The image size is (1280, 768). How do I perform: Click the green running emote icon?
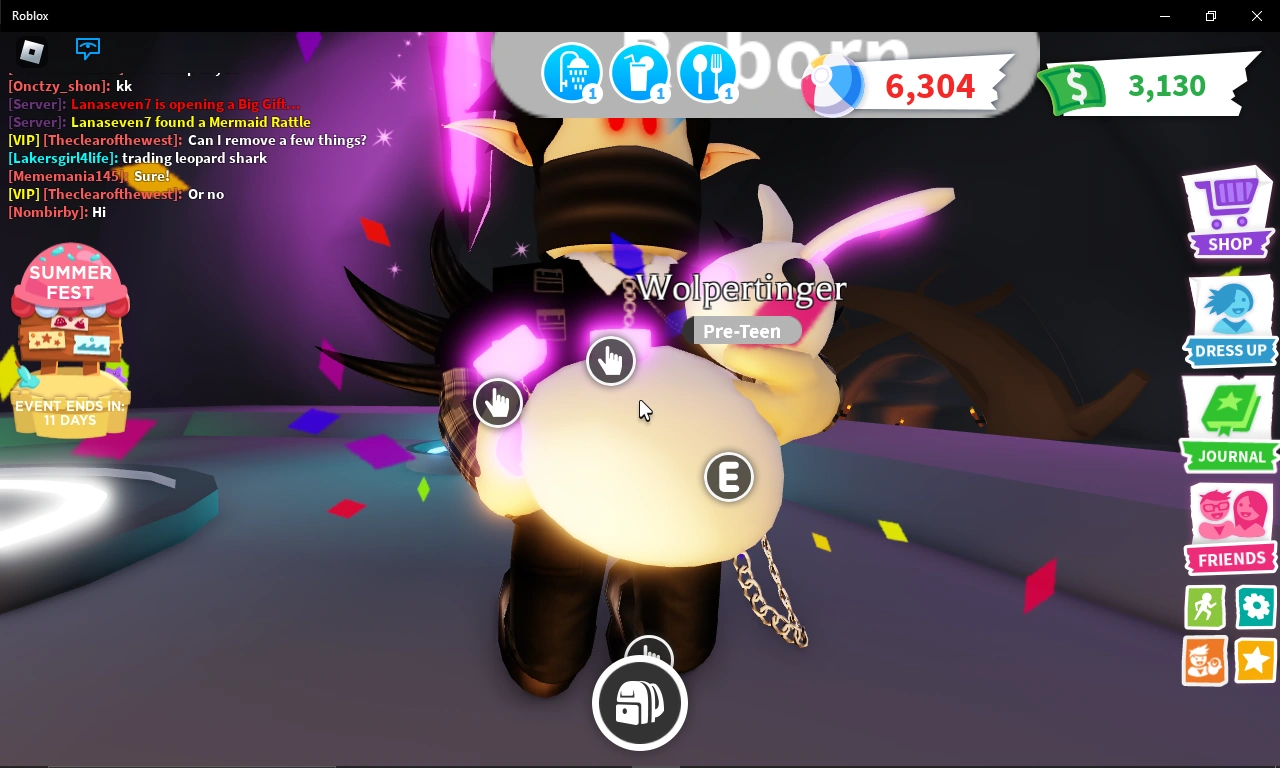pyautogui.click(x=1204, y=607)
